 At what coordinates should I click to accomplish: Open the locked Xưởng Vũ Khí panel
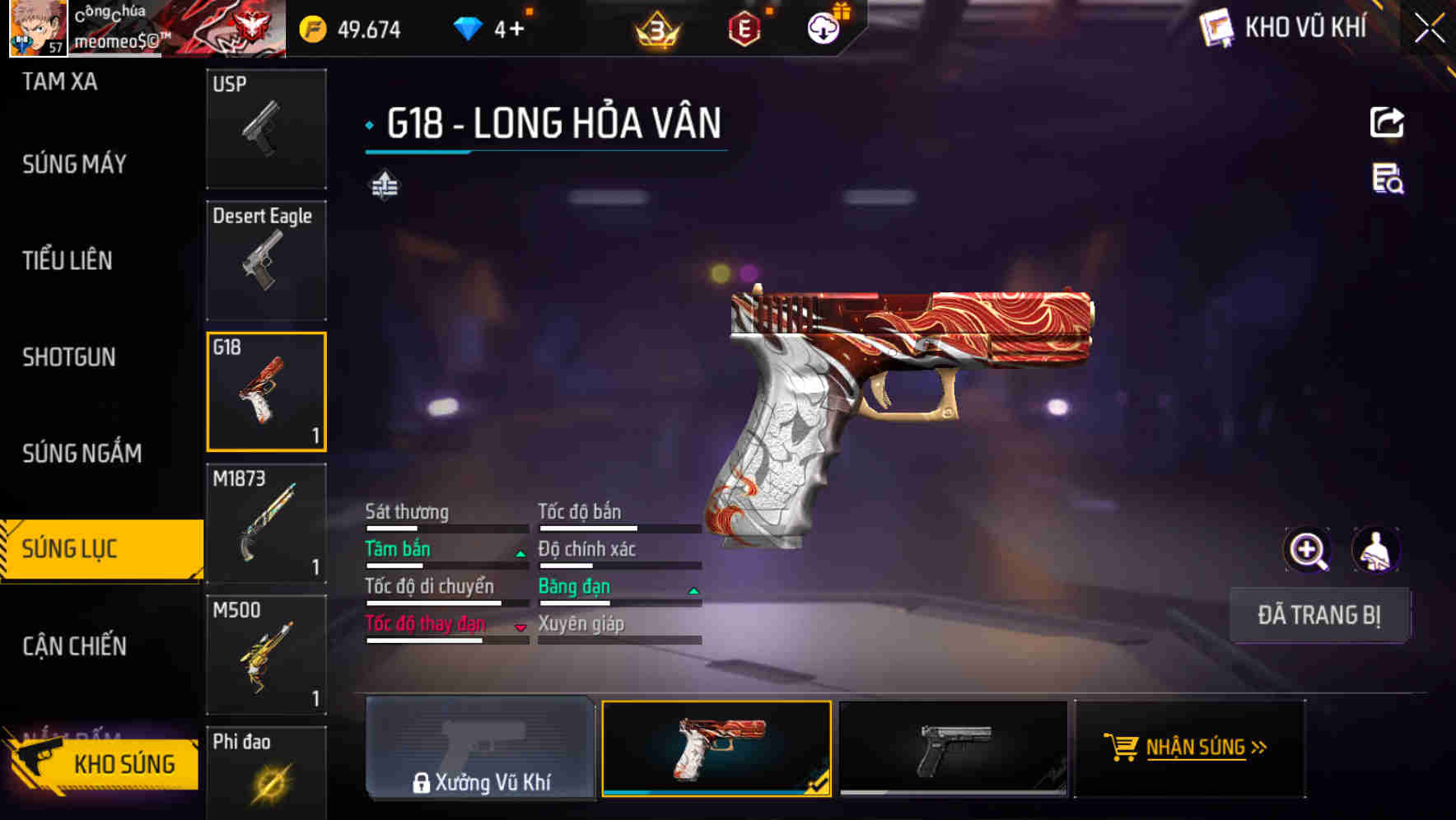[480, 748]
